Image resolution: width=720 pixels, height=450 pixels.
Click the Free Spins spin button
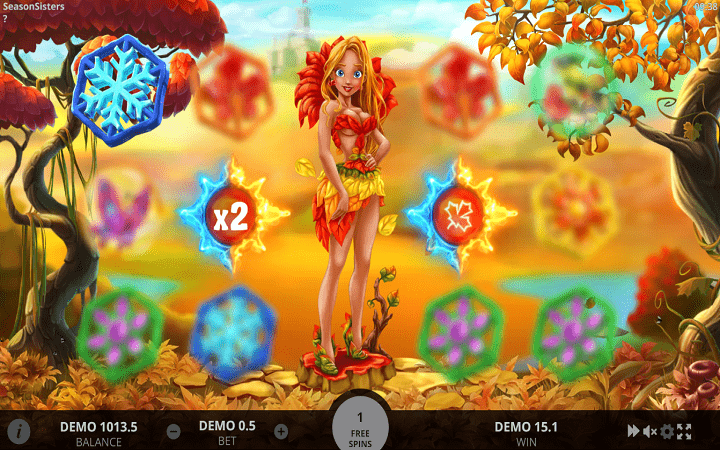click(x=360, y=426)
